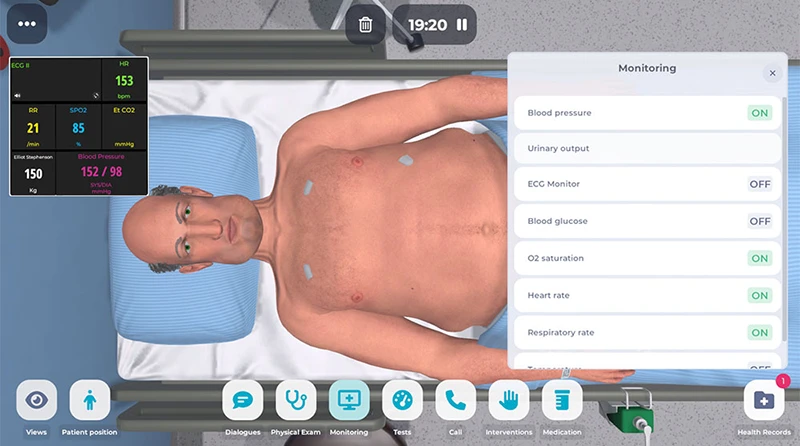Enable Blood glucose monitoring
800x446 pixels.
click(x=759, y=221)
